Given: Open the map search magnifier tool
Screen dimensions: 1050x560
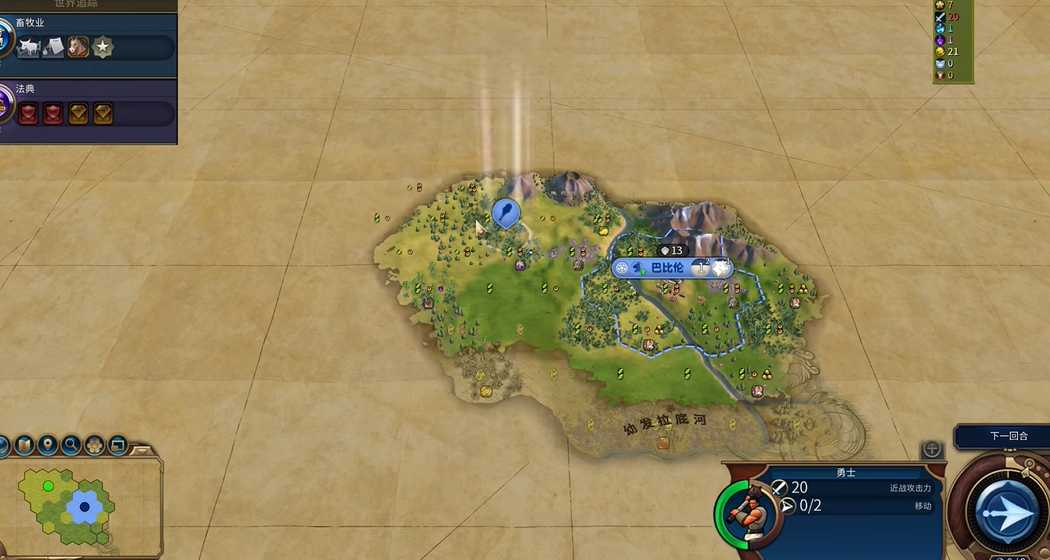Looking at the screenshot, I should coord(71,445).
